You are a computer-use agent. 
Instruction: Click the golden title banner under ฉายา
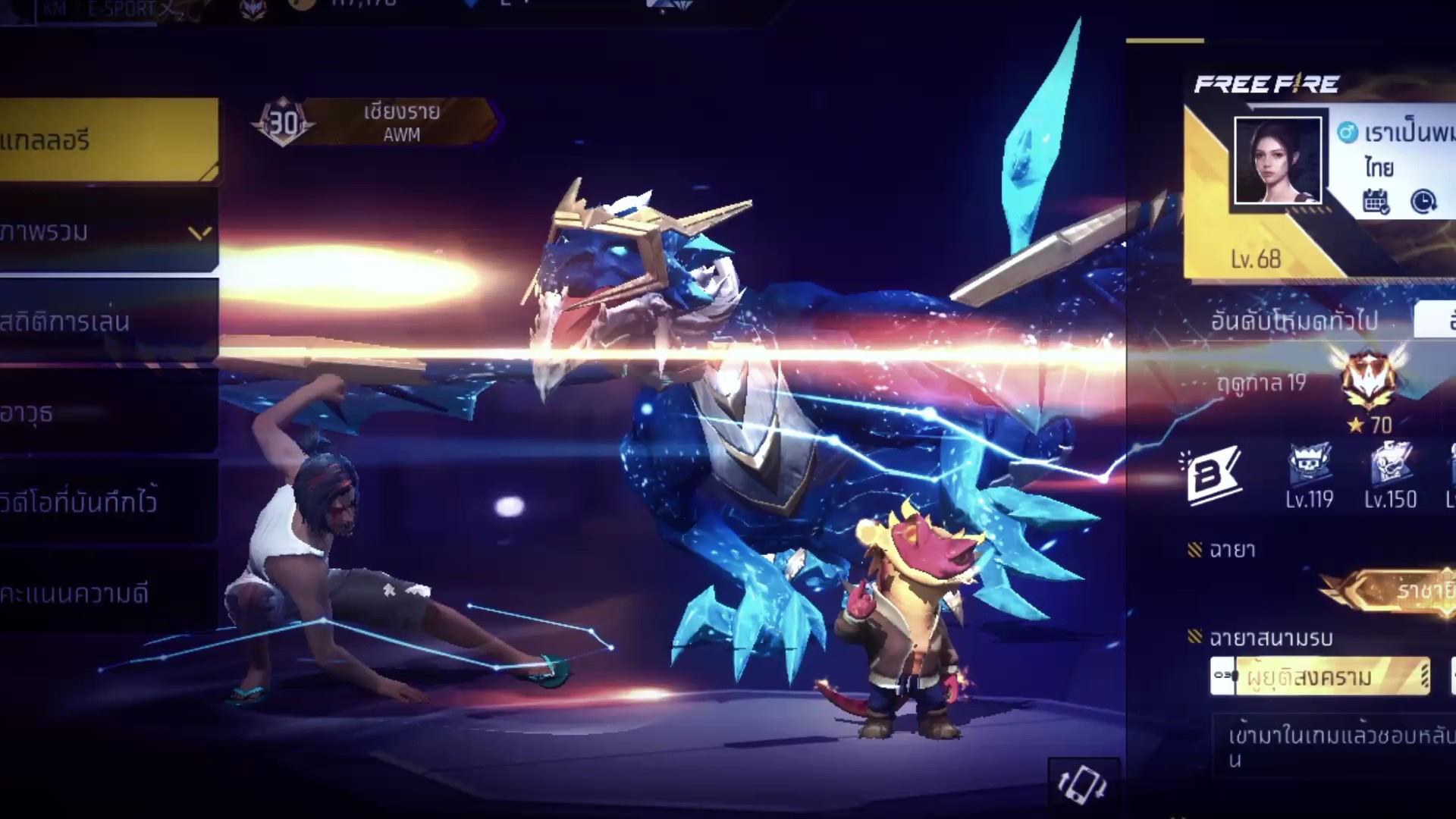pyautogui.click(x=1395, y=590)
